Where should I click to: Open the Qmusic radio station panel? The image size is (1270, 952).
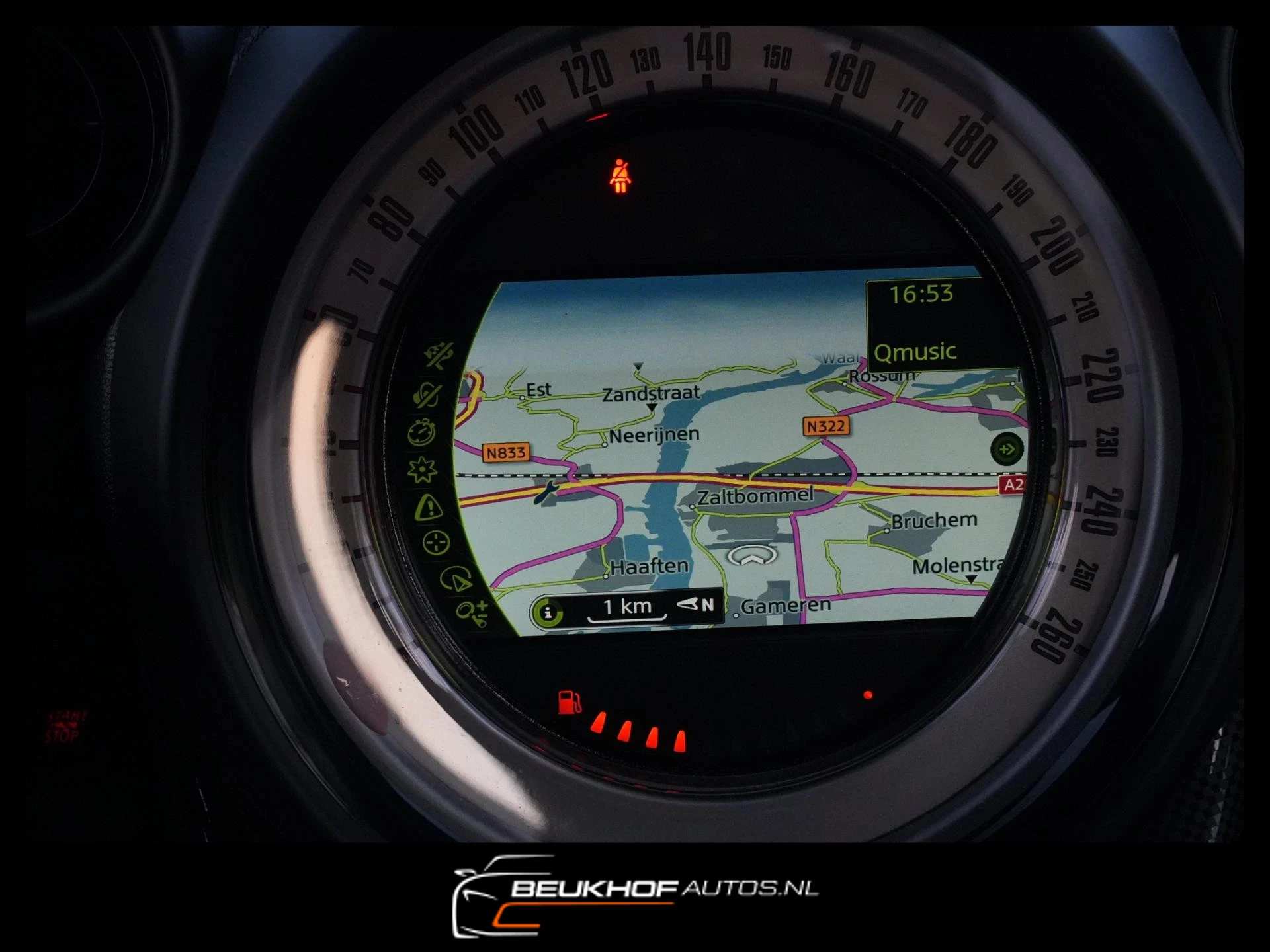pos(916,352)
